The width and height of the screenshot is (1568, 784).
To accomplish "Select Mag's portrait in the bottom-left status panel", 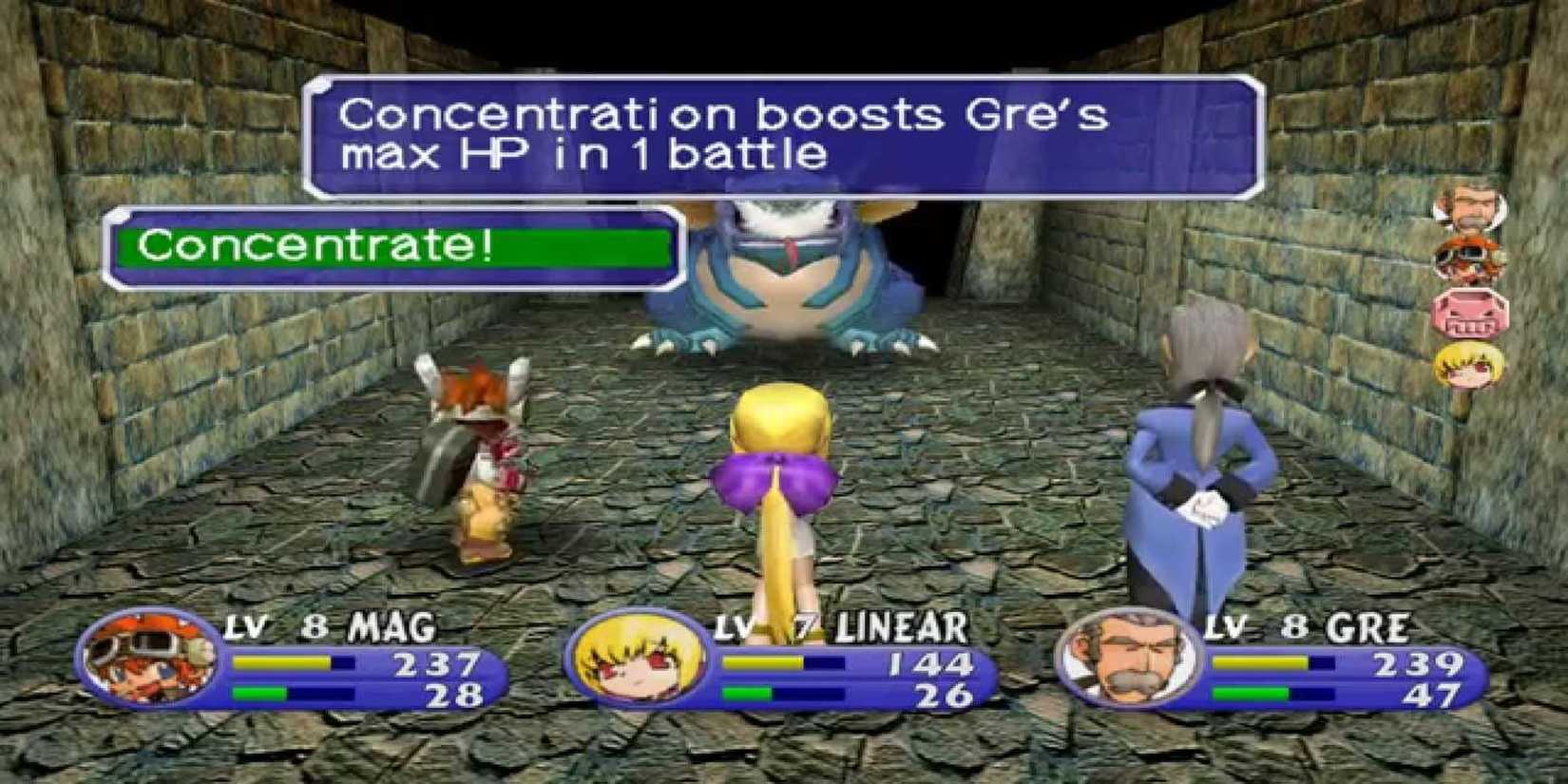I will tap(152, 662).
